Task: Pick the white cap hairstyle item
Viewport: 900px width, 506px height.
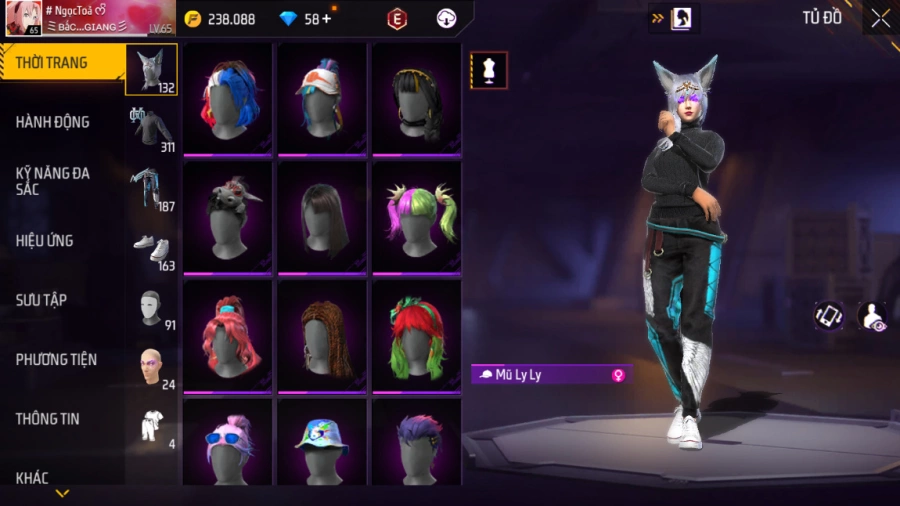Action: point(322,98)
